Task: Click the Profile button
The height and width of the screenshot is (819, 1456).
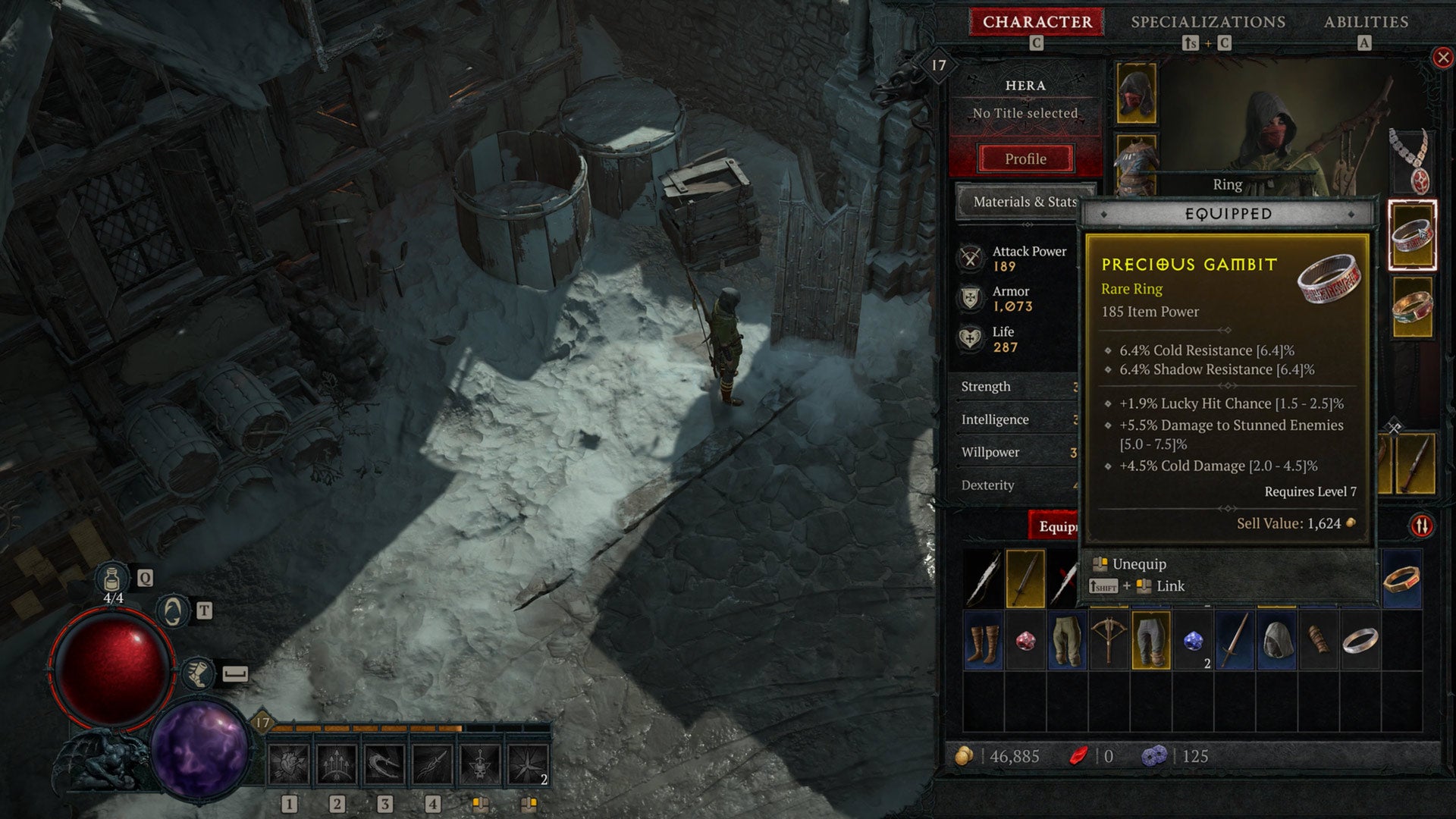Action: coord(1025,159)
